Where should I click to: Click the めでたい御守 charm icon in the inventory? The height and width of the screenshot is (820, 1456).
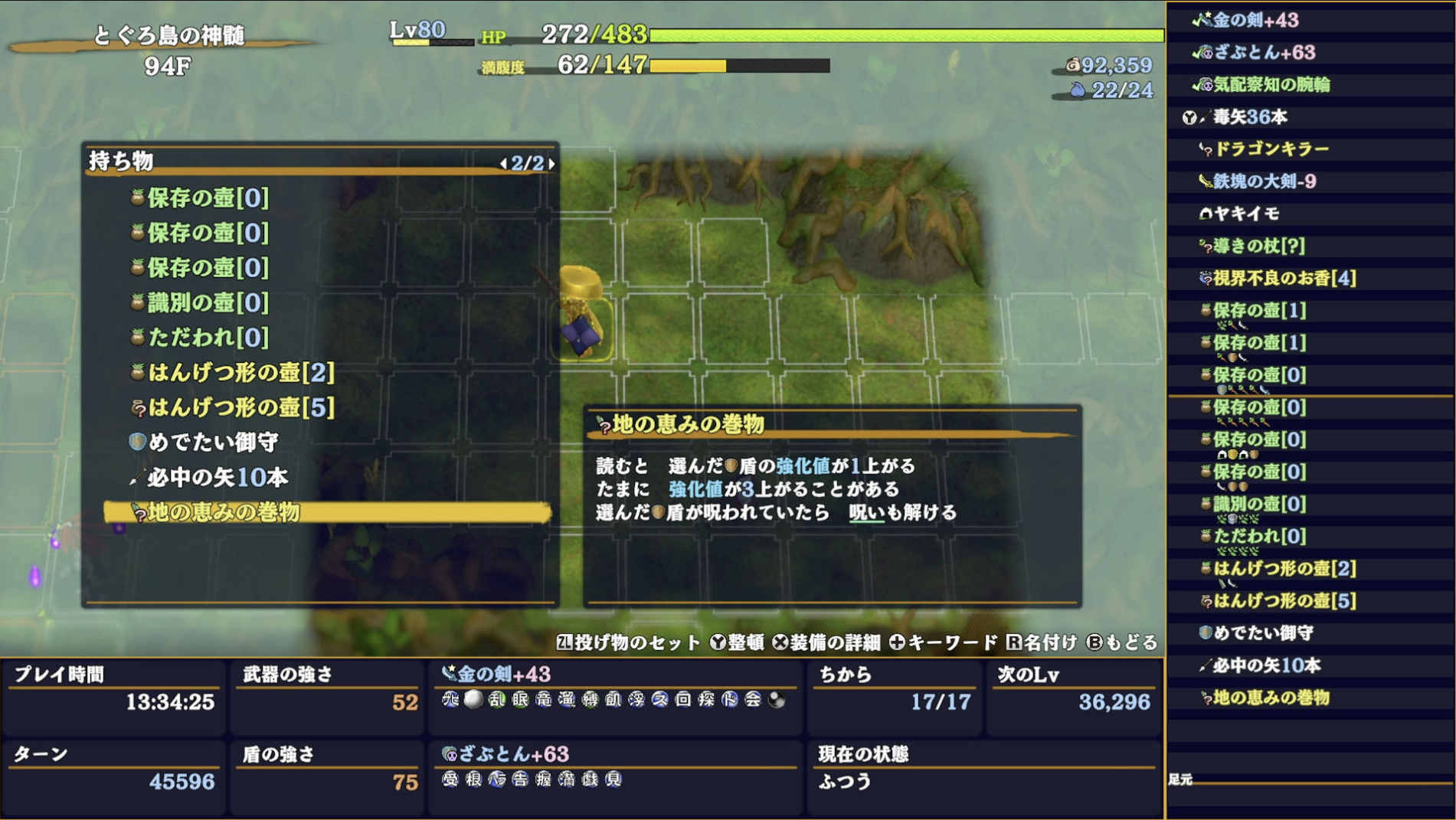[x=136, y=442]
